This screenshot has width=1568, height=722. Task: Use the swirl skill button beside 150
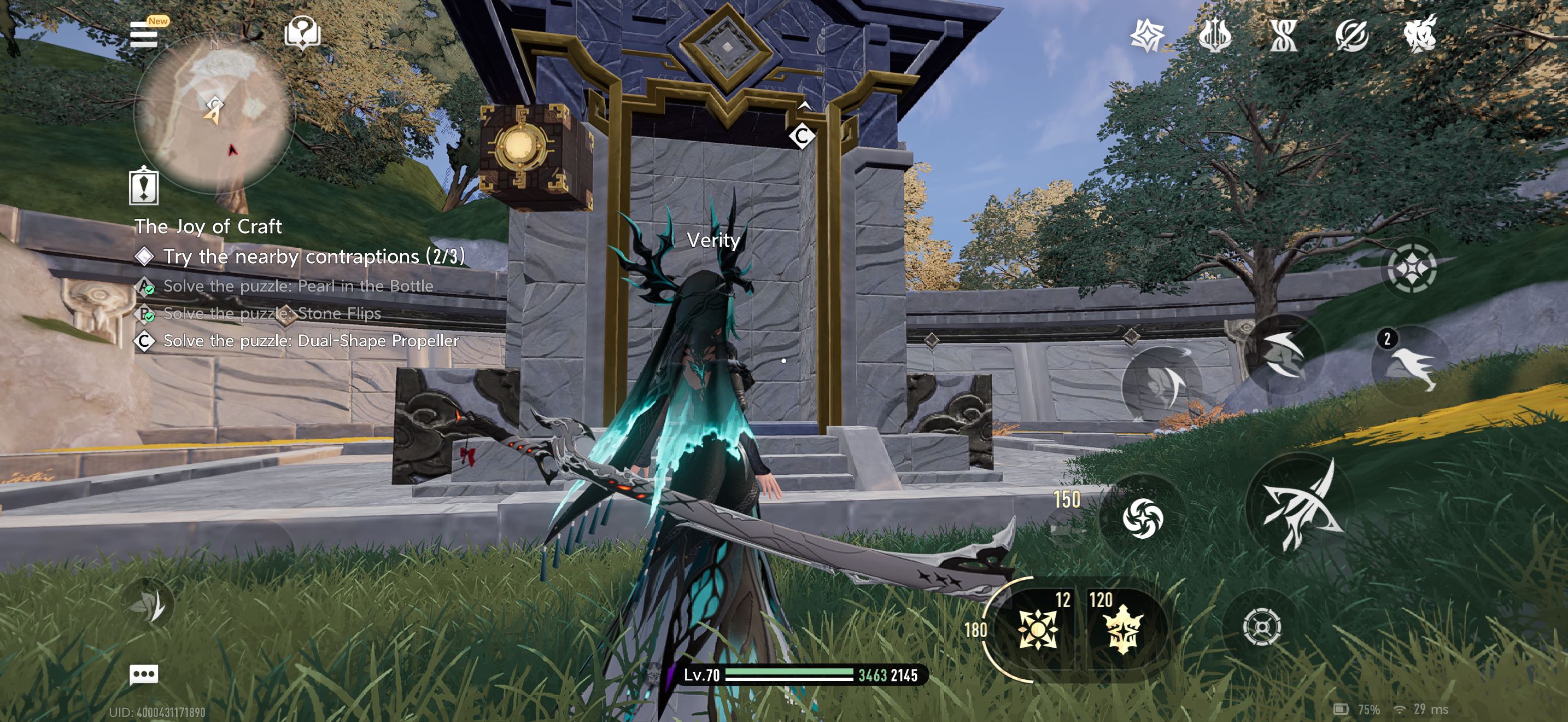pyautogui.click(x=1142, y=517)
